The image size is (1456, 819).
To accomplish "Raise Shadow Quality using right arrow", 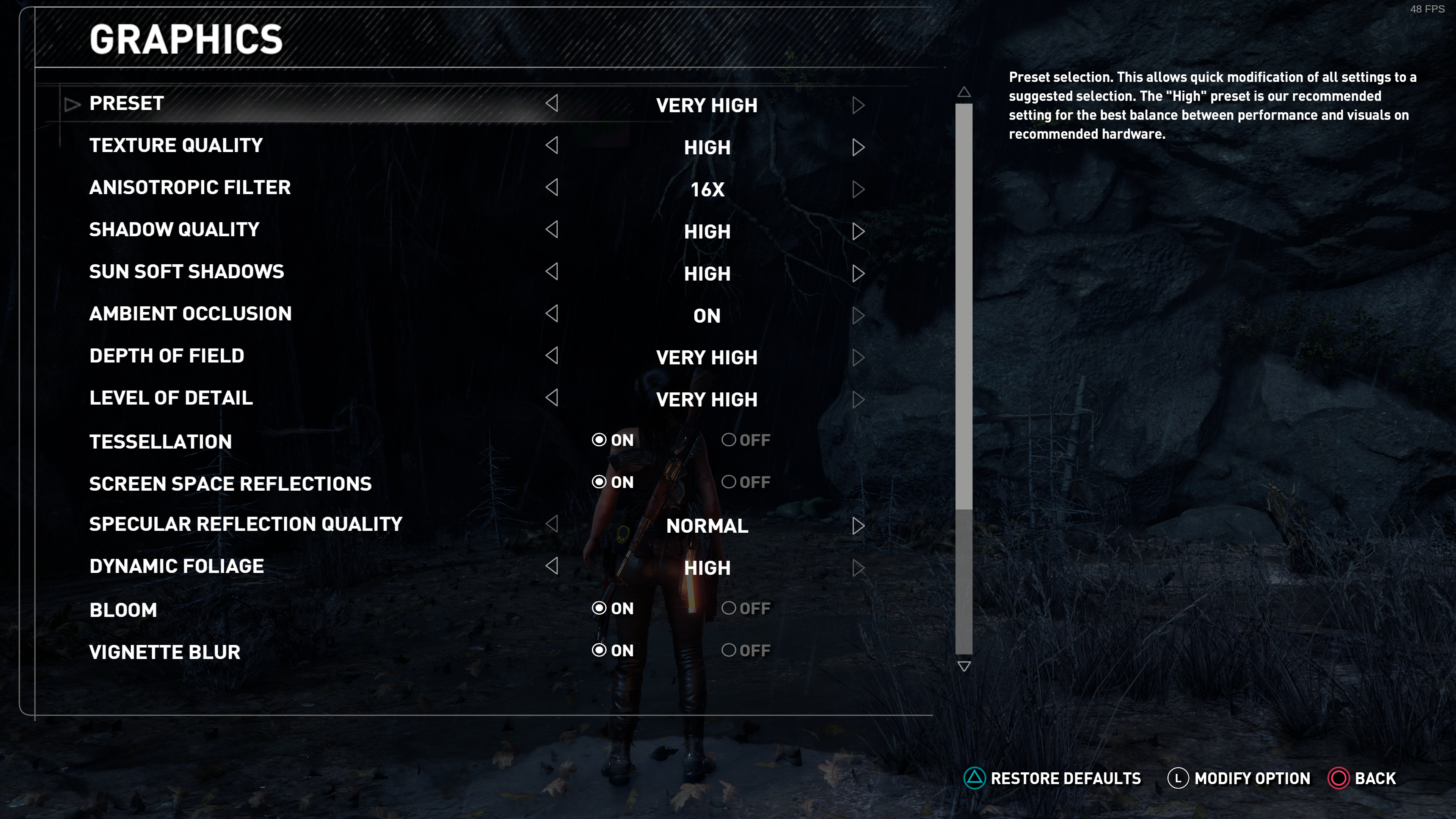I will (858, 232).
